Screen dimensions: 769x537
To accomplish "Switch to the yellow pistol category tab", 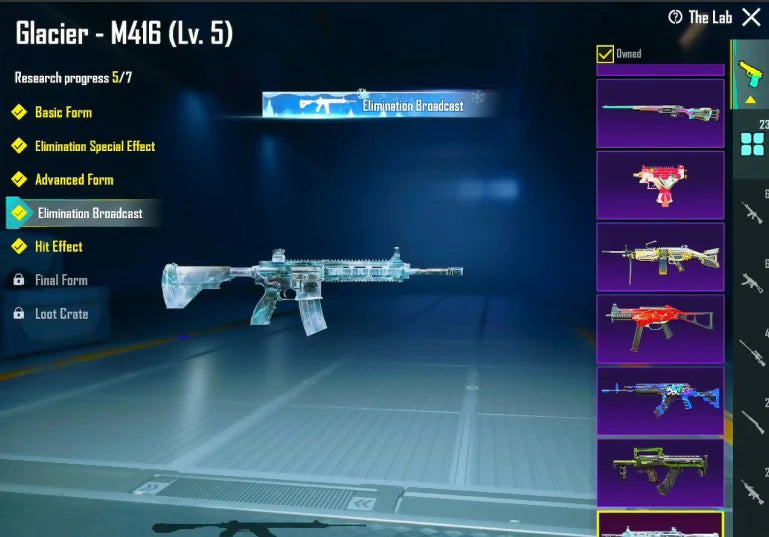I will (750, 75).
